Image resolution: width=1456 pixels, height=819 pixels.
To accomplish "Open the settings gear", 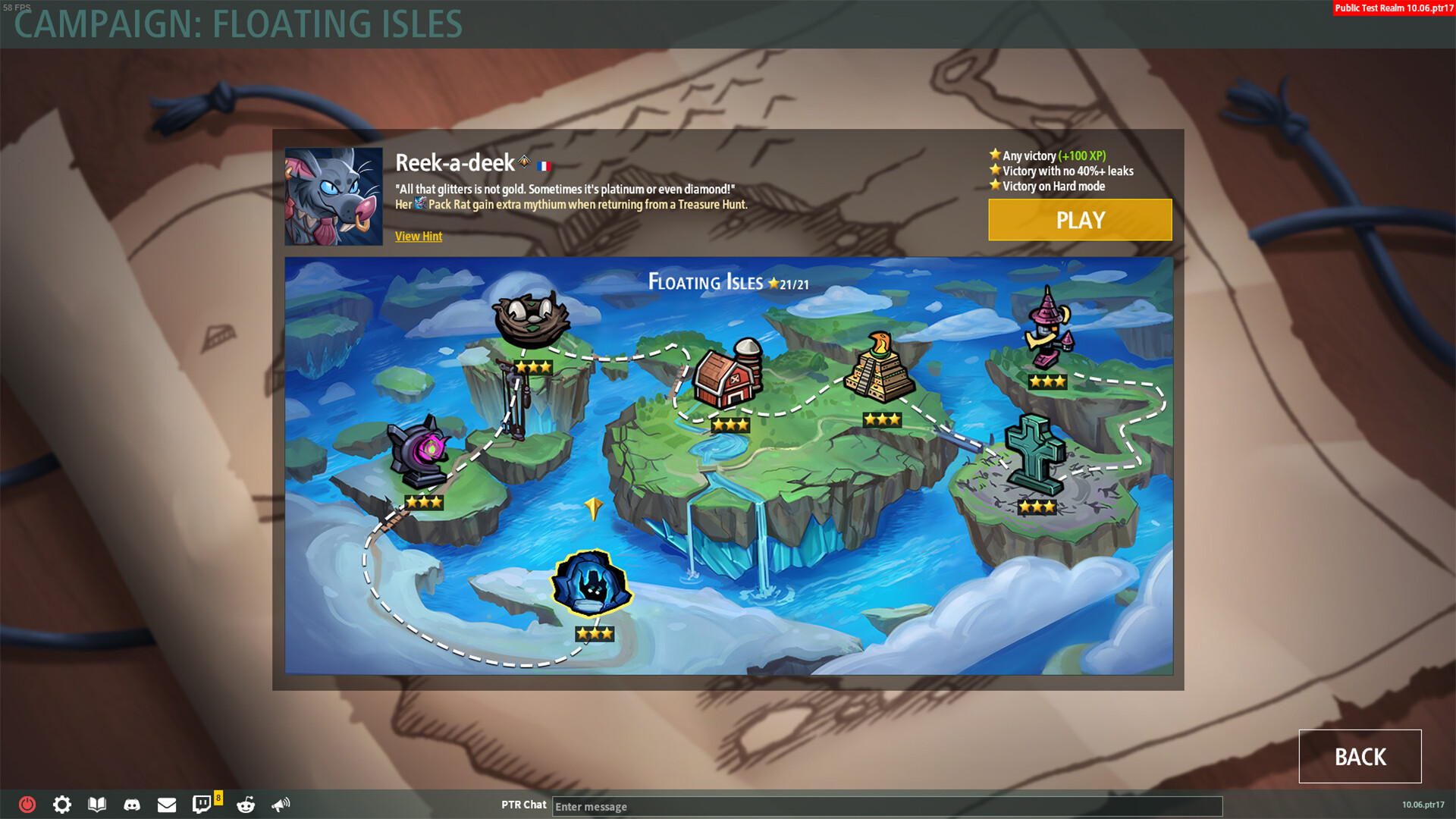I will (61, 805).
